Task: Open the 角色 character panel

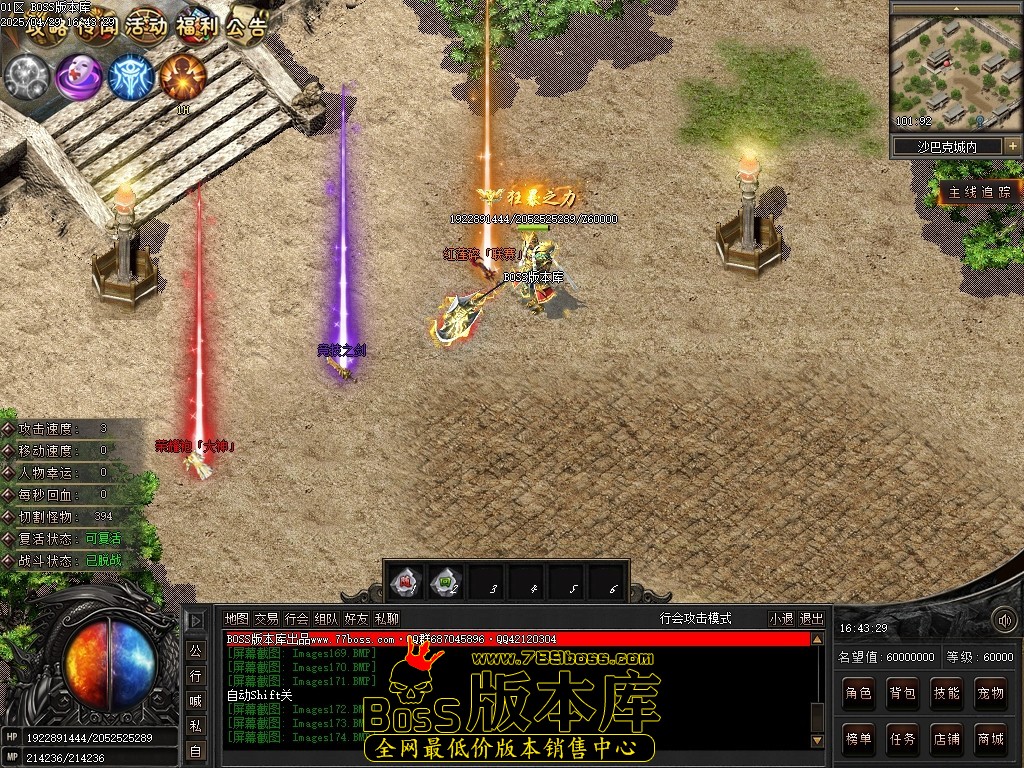Action: coord(858,693)
